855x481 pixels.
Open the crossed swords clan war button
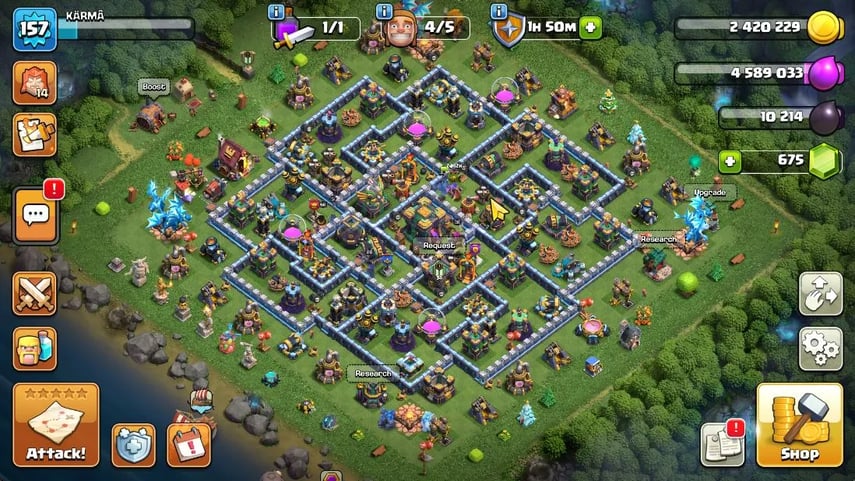(x=34, y=294)
